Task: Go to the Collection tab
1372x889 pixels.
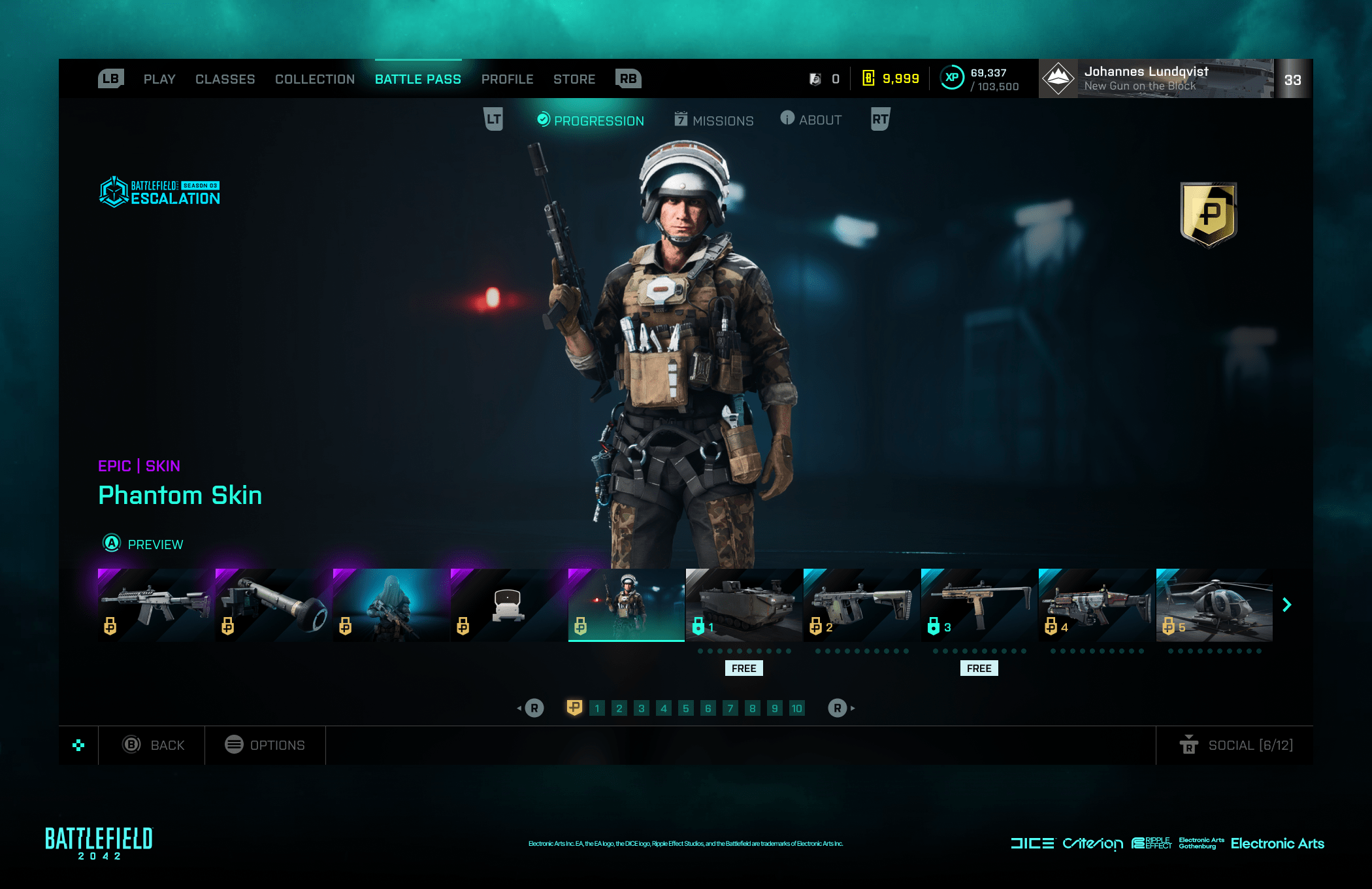Action: pos(315,79)
